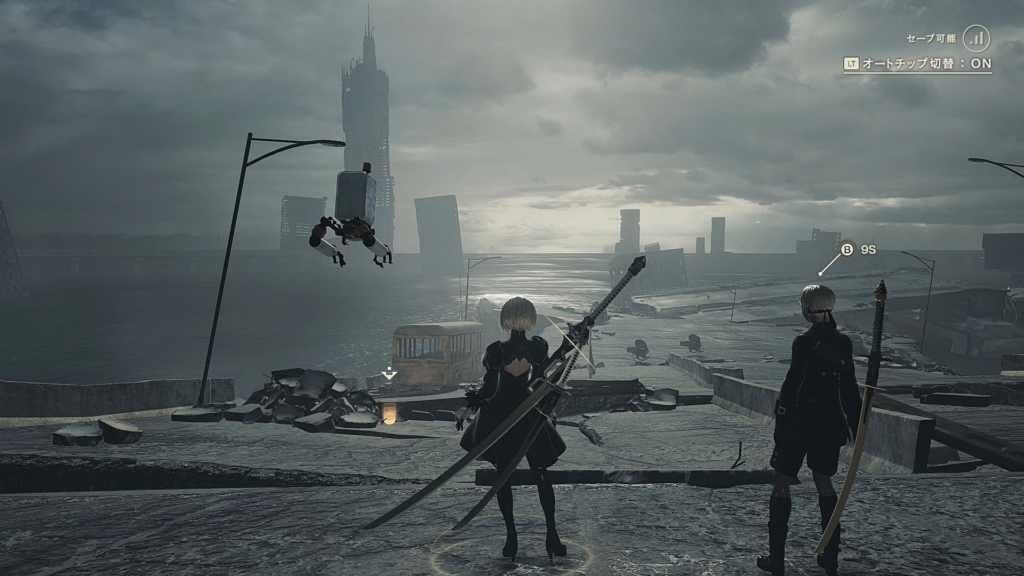
Task: Click the objective marker above the bus
Action: pyautogui.click(x=389, y=374)
